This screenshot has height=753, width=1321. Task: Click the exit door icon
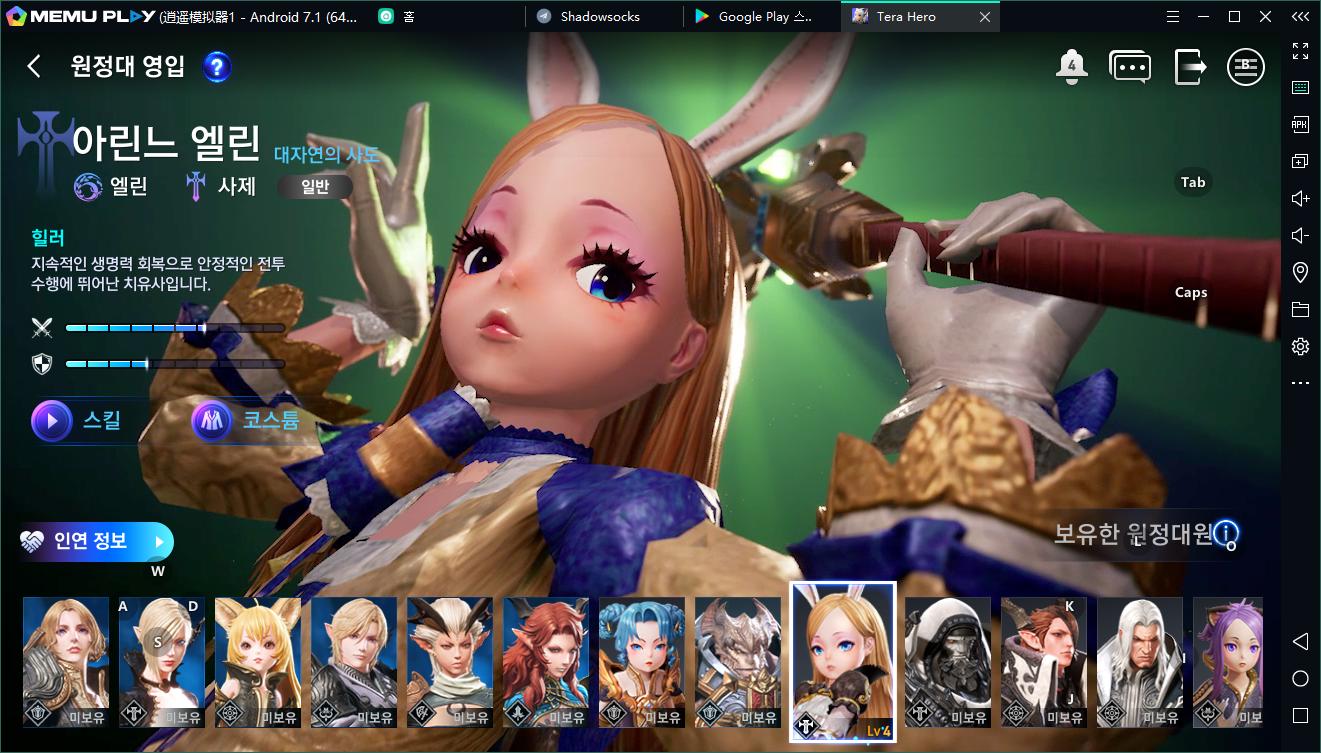tap(1189, 67)
